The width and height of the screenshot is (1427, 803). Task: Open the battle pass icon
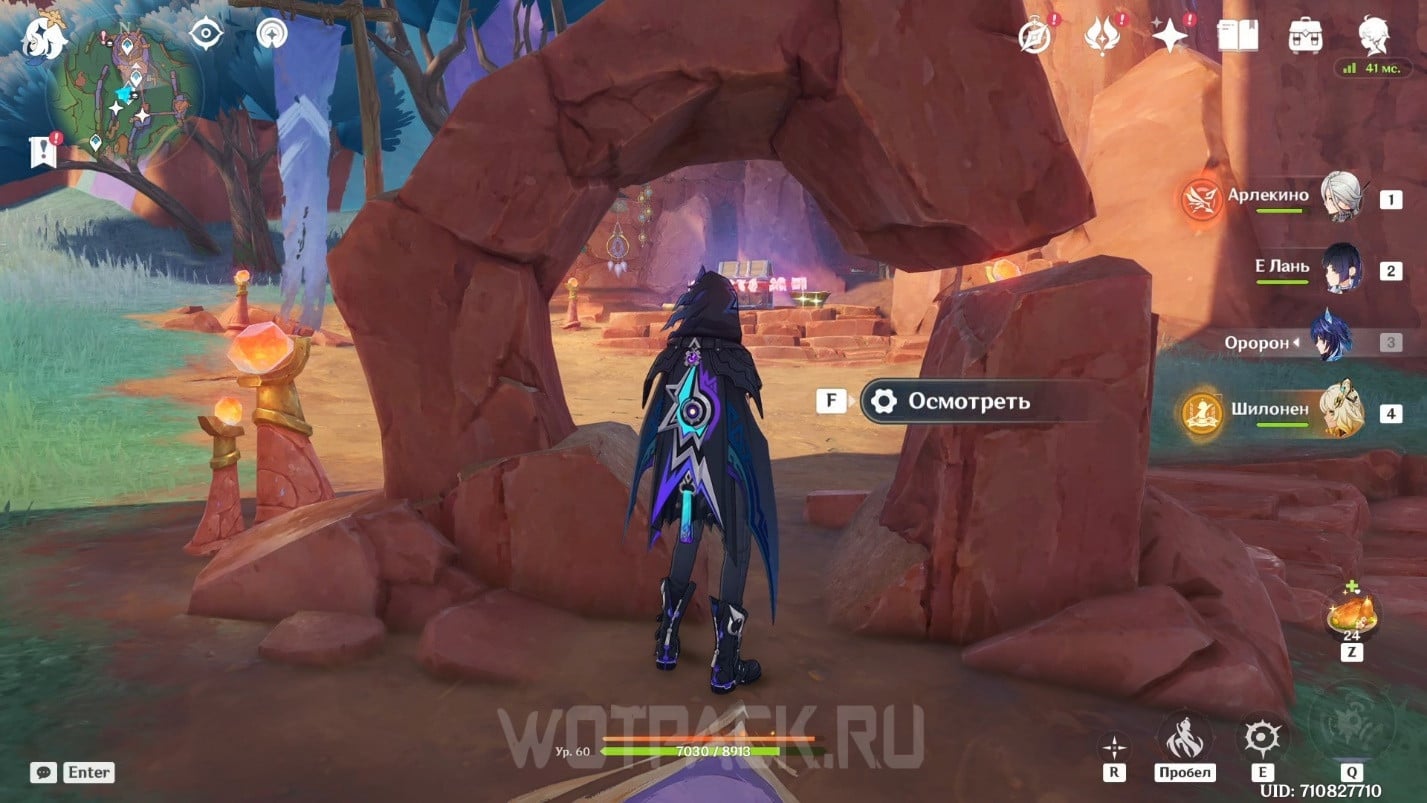click(1100, 36)
